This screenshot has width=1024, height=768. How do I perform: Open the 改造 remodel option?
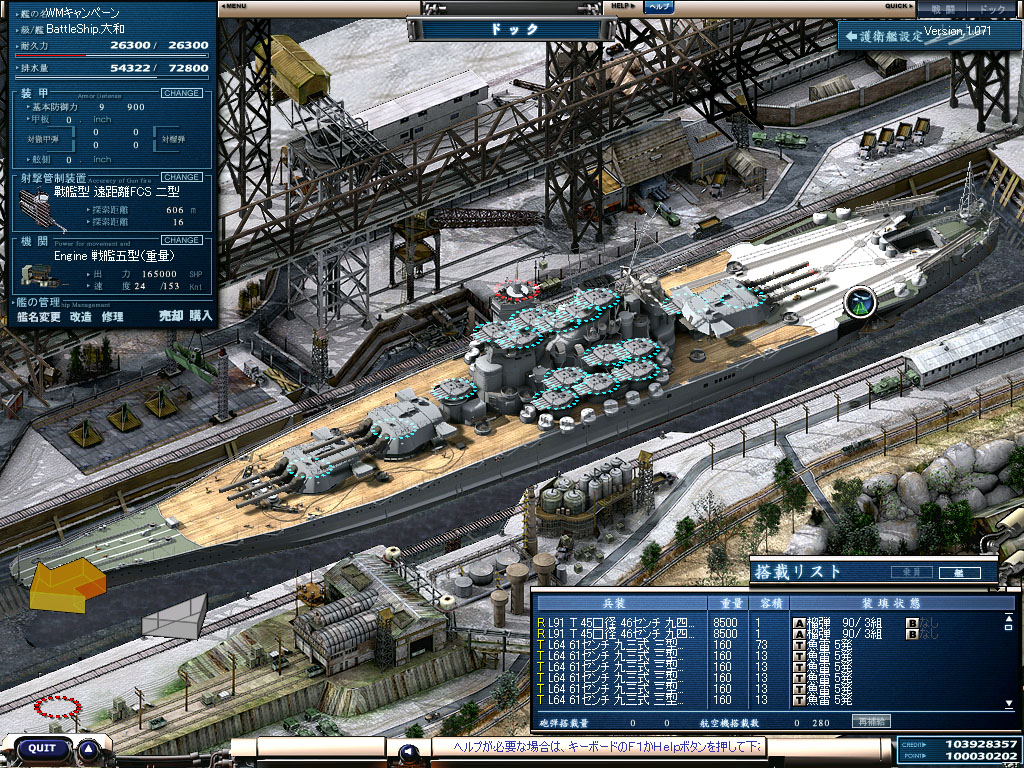tap(81, 316)
